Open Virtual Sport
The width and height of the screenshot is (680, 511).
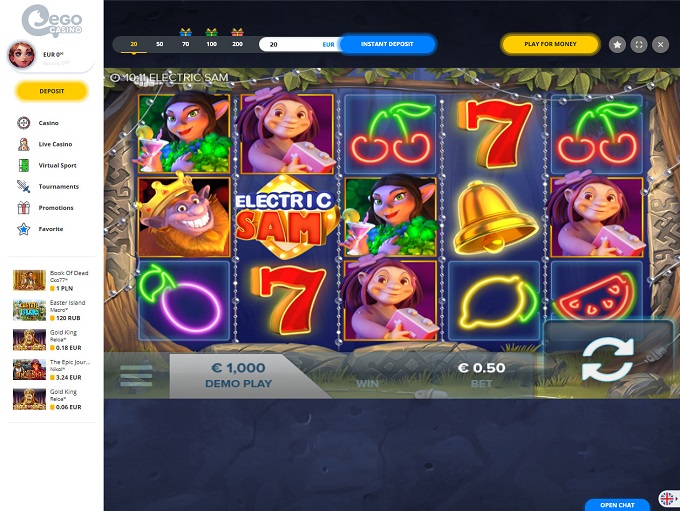point(57,165)
